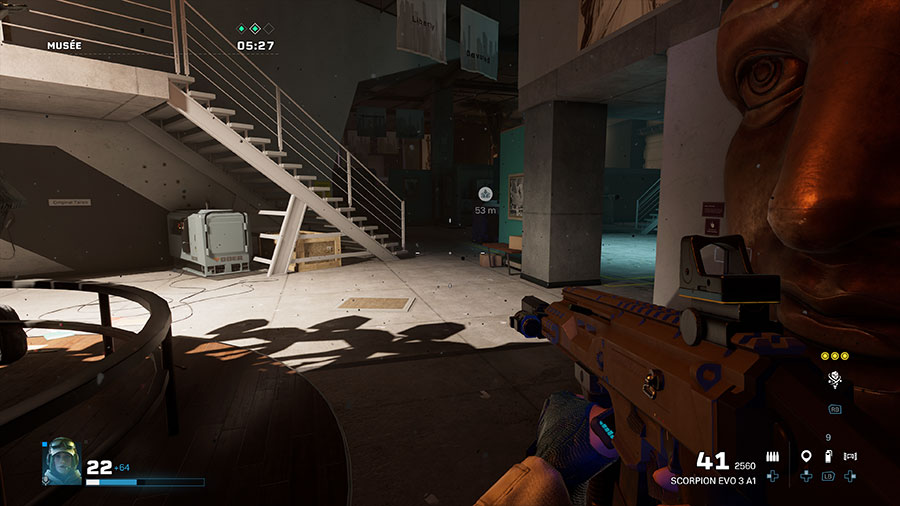Select the grenade gadget icon
This screenshot has height=506, width=900.
(828, 457)
